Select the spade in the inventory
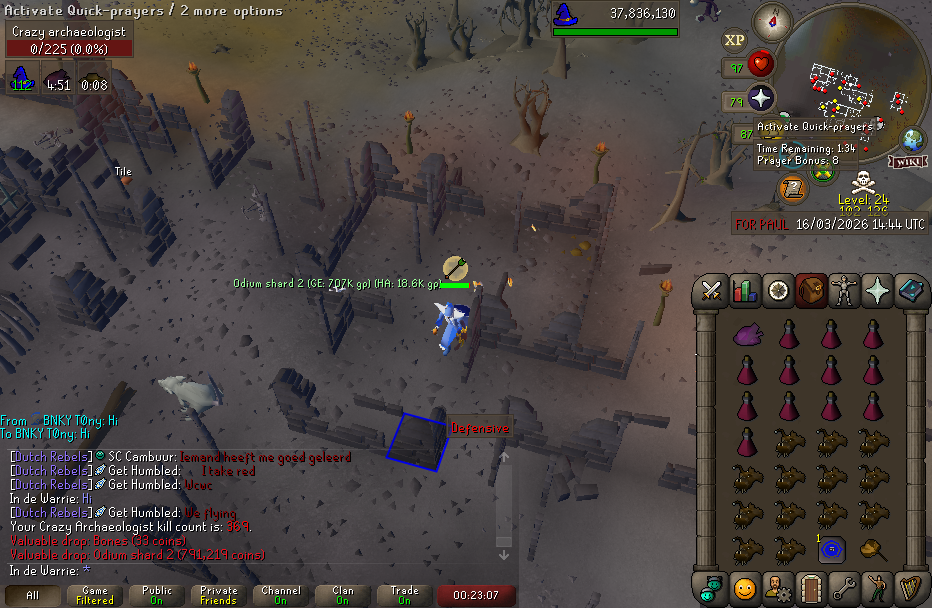This screenshot has width=932, height=608. (872, 548)
